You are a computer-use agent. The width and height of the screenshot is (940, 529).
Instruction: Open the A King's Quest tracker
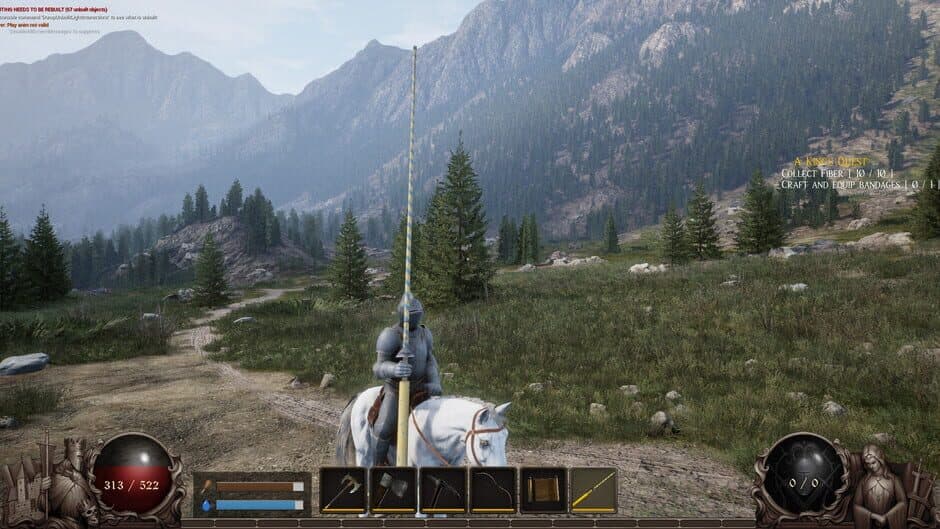coord(831,161)
